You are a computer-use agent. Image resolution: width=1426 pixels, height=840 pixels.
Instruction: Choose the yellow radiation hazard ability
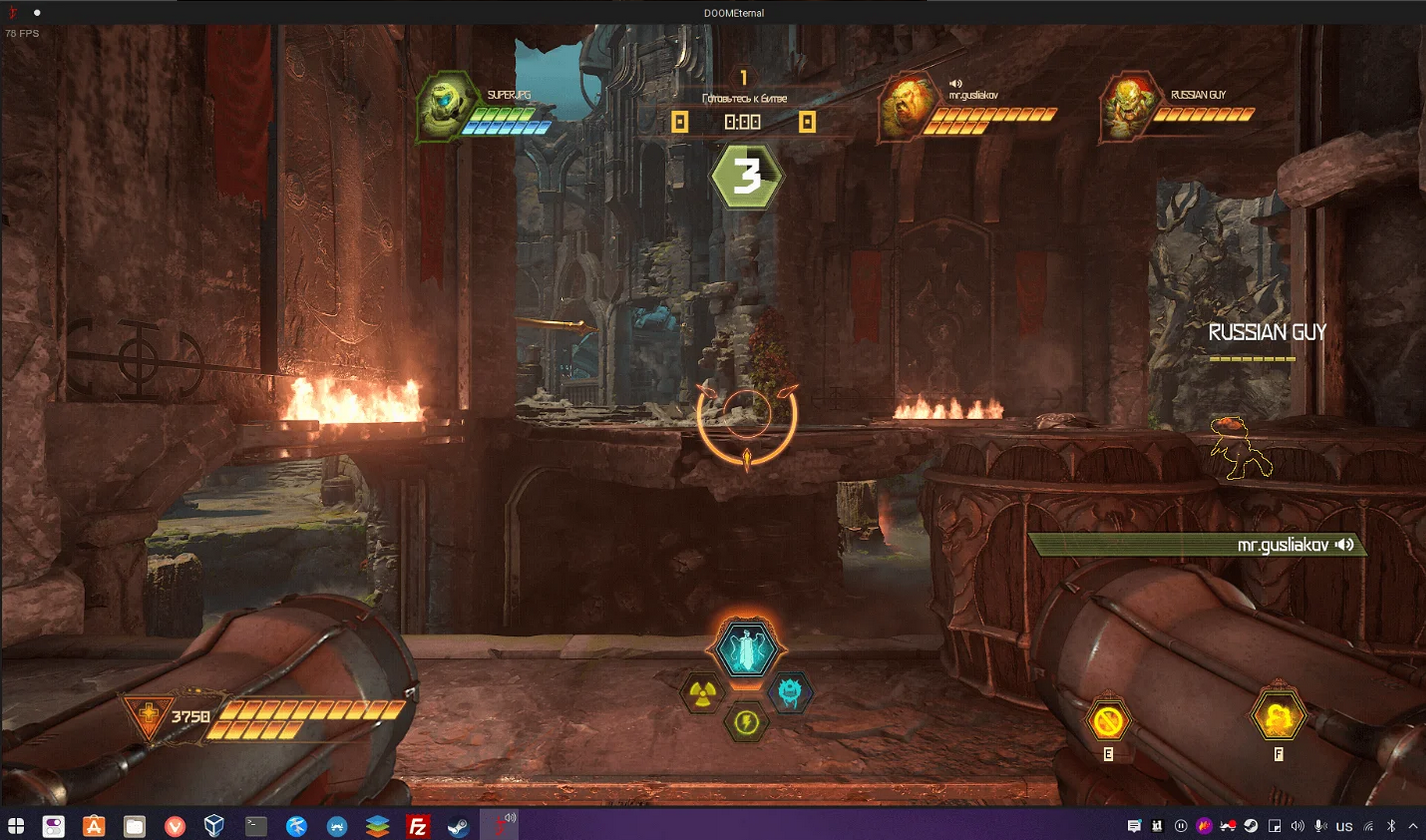point(701,692)
